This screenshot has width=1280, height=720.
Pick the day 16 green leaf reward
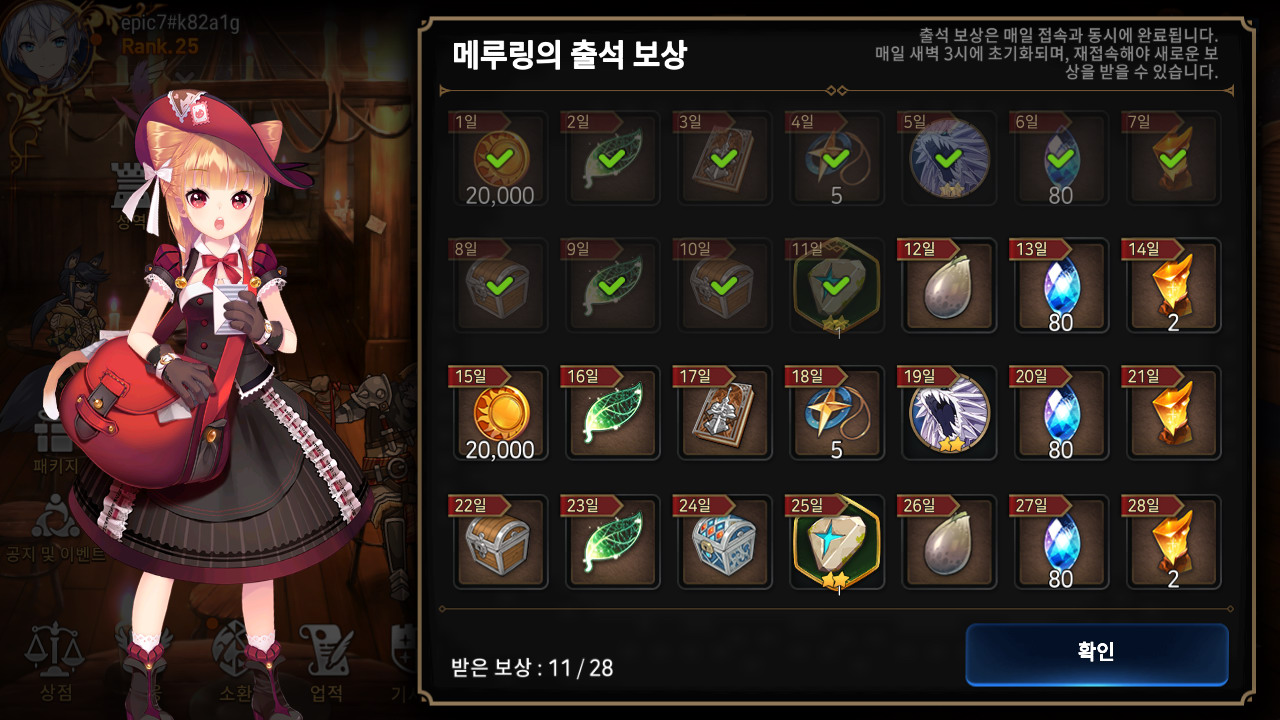[x=612, y=414]
